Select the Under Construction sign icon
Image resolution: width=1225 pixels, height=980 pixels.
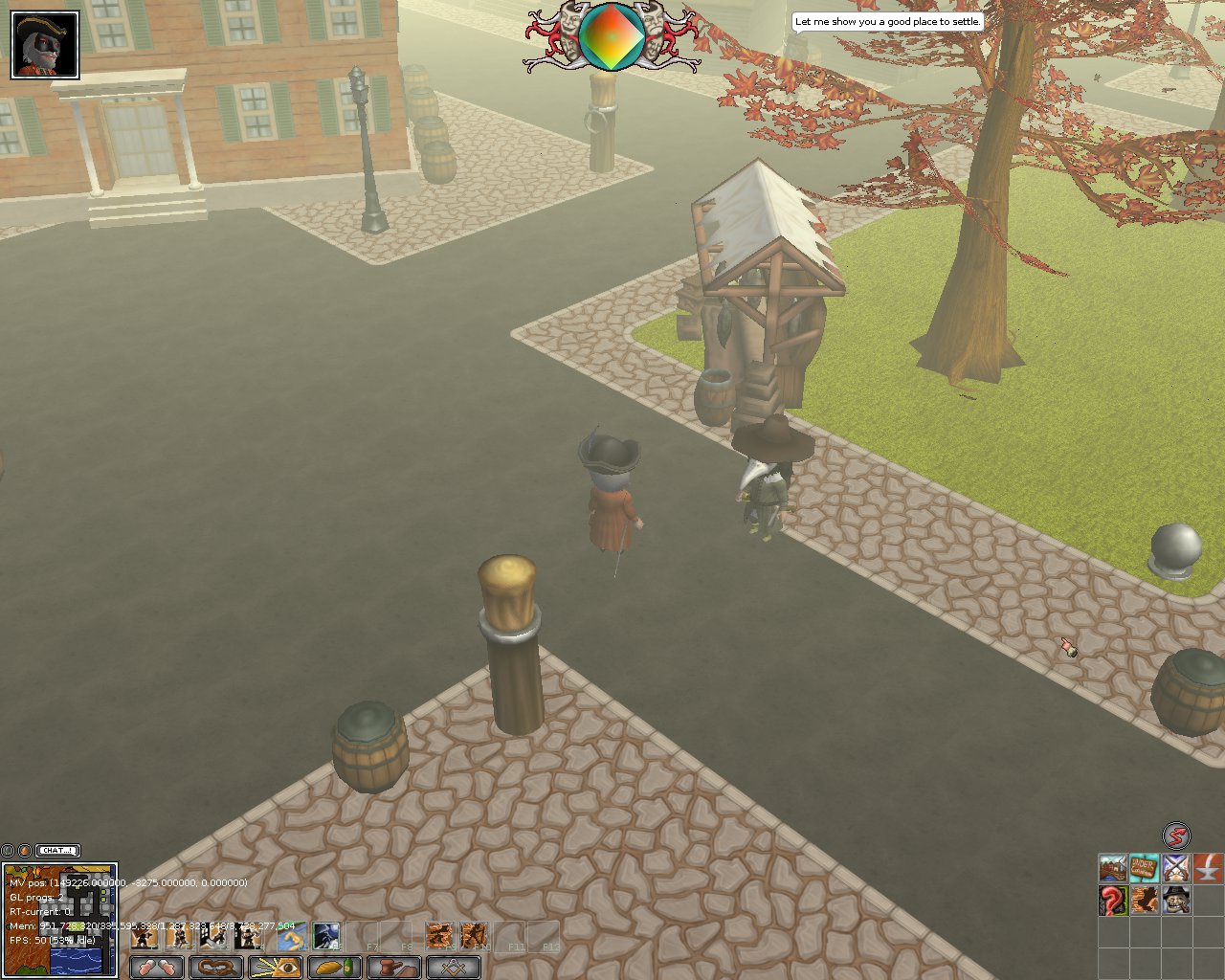tap(1144, 869)
